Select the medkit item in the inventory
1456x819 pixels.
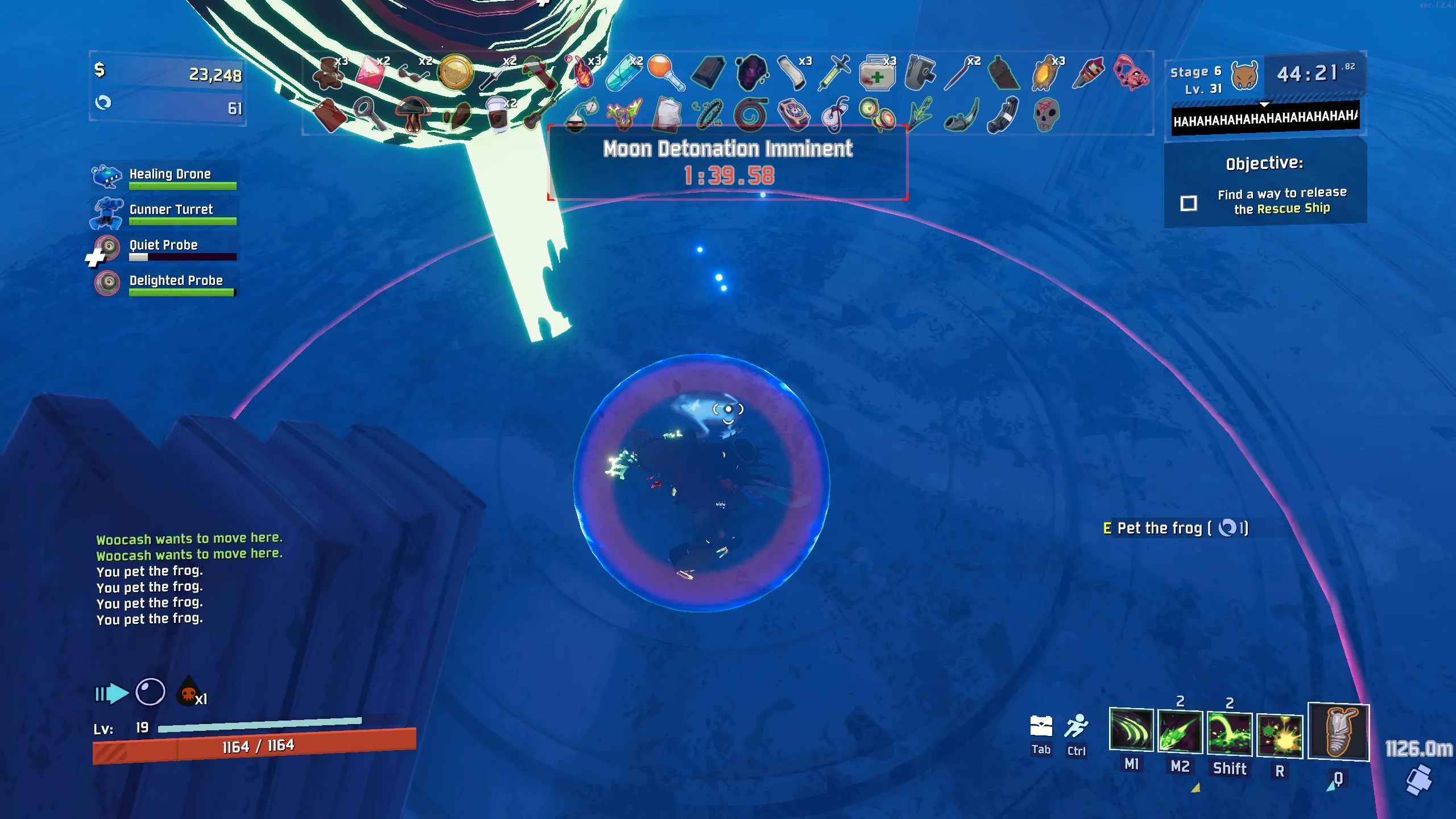pyautogui.click(x=876, y=74)
